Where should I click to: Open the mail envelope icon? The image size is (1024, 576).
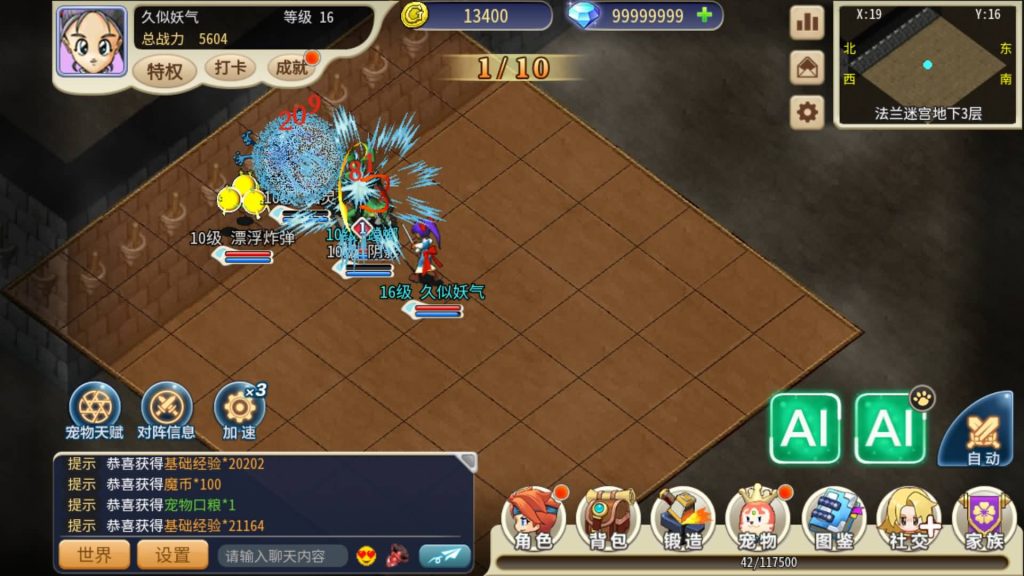807,68
